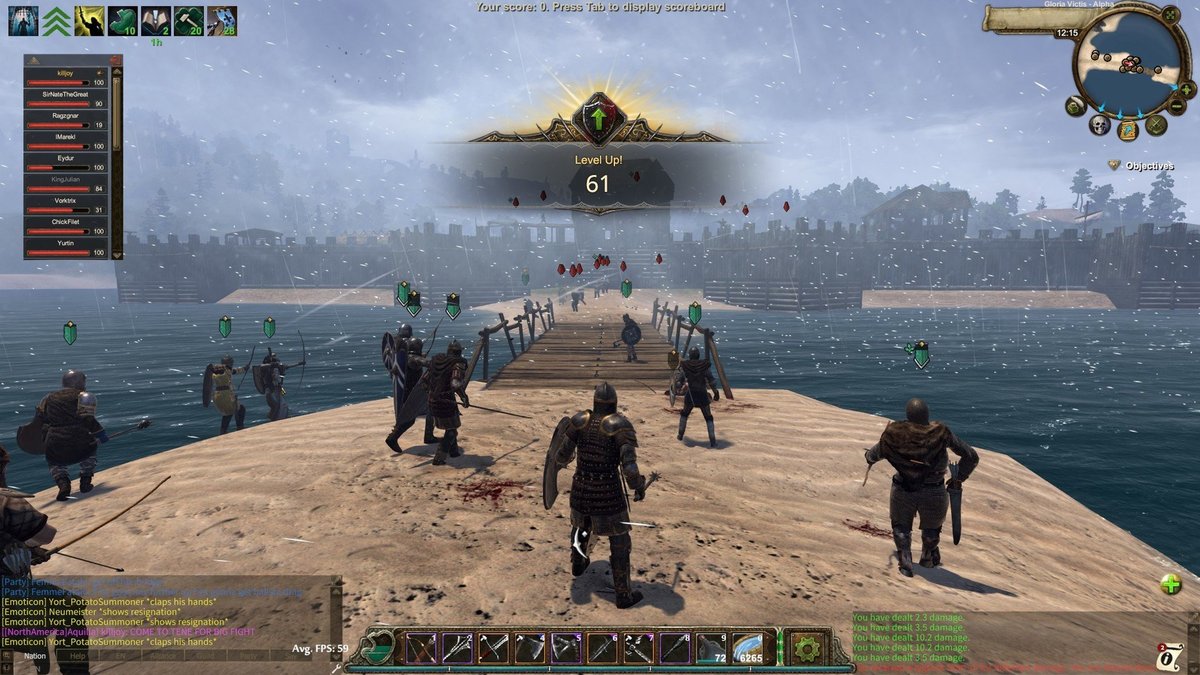Zoom out the minimap with minus button
This screenshot has height=675, width=1200.
[1178, 106]
